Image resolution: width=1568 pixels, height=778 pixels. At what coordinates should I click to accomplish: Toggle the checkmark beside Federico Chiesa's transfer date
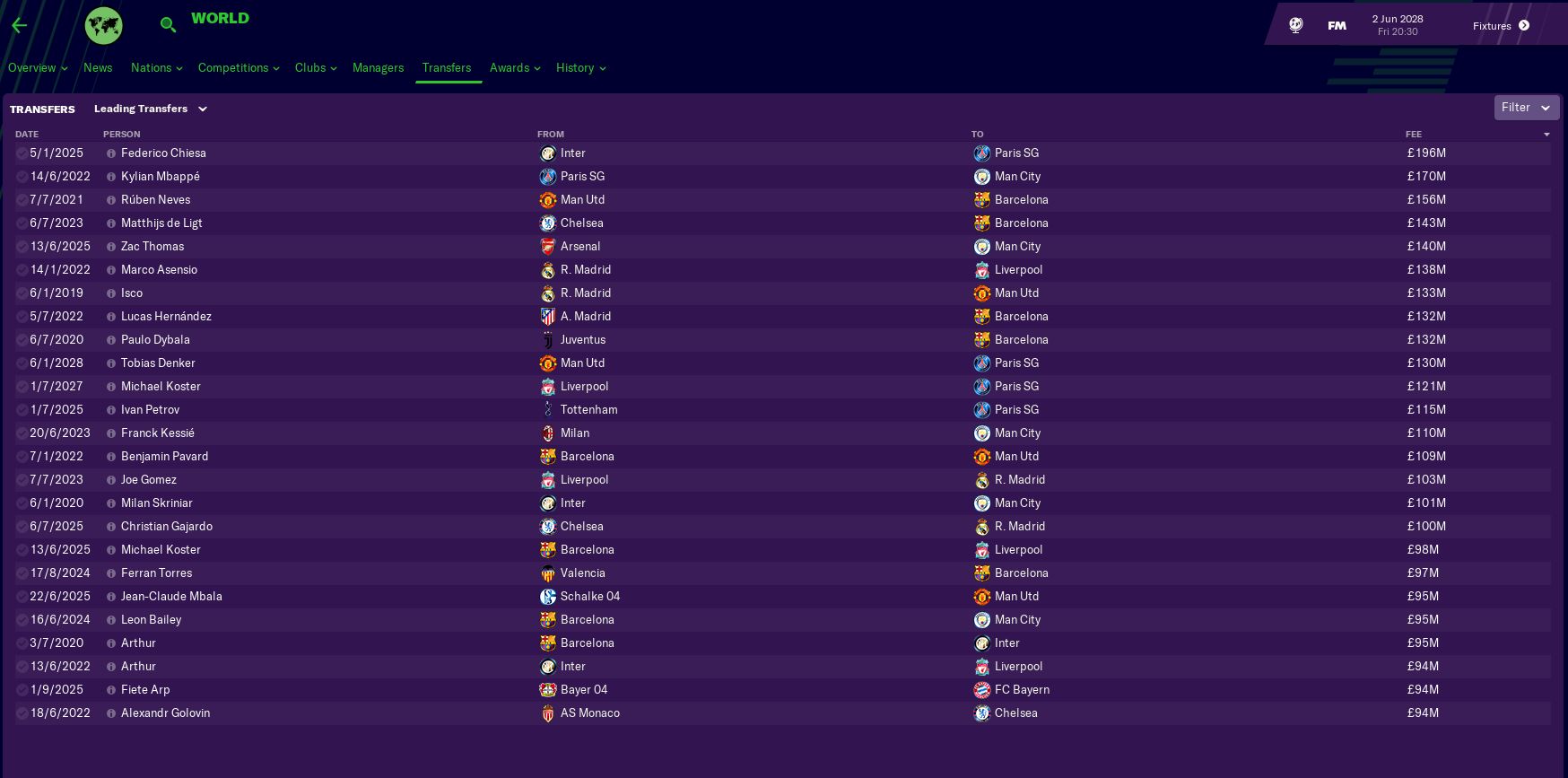(22, 153)
